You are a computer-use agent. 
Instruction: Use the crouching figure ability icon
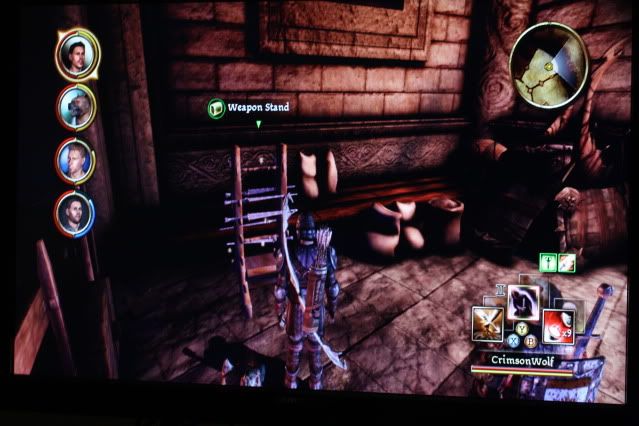(x=524, y=302)
